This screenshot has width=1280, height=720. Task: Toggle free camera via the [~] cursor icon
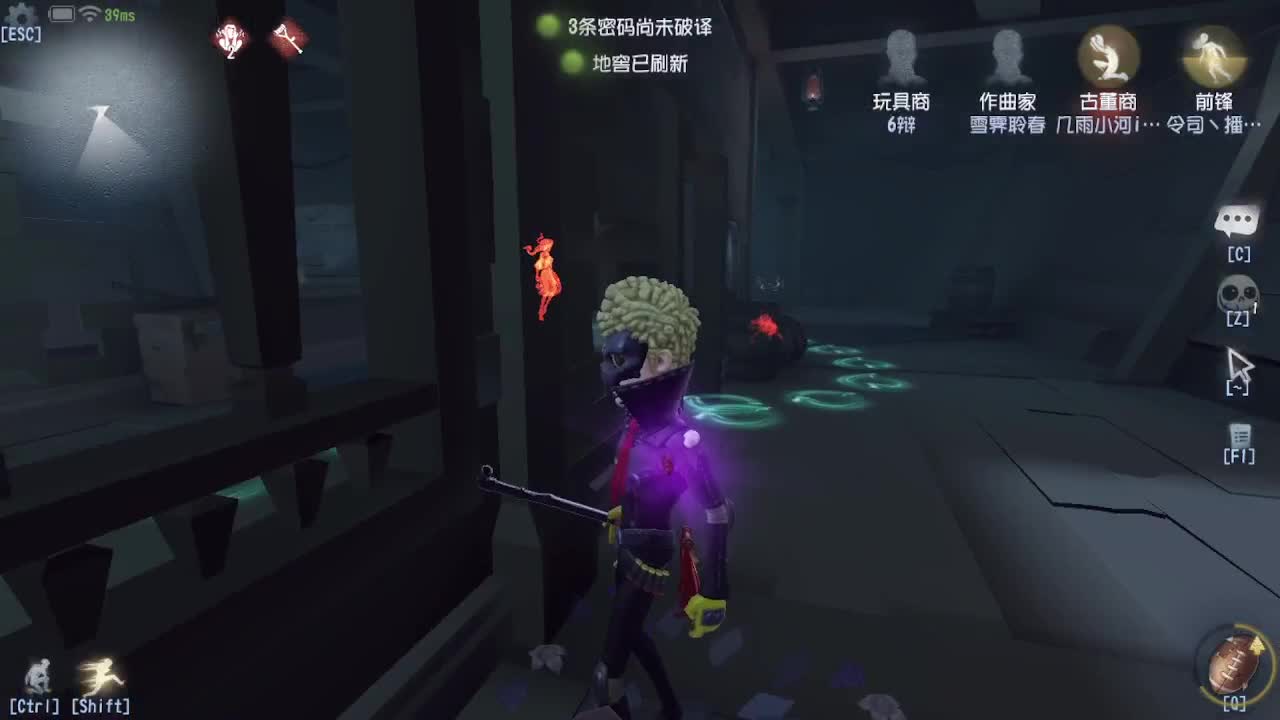1237,365
